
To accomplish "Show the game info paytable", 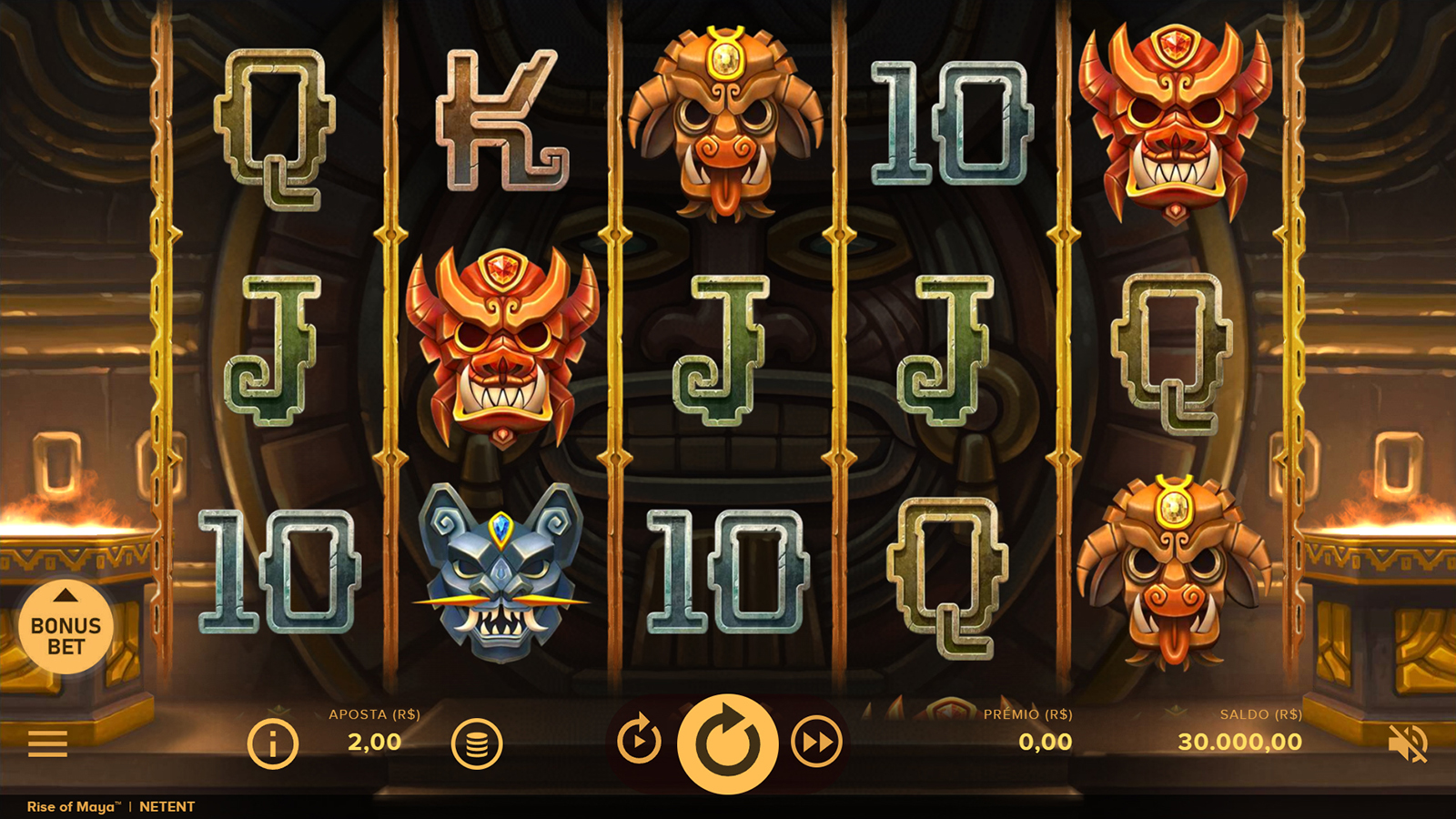I will coord(272,743).
